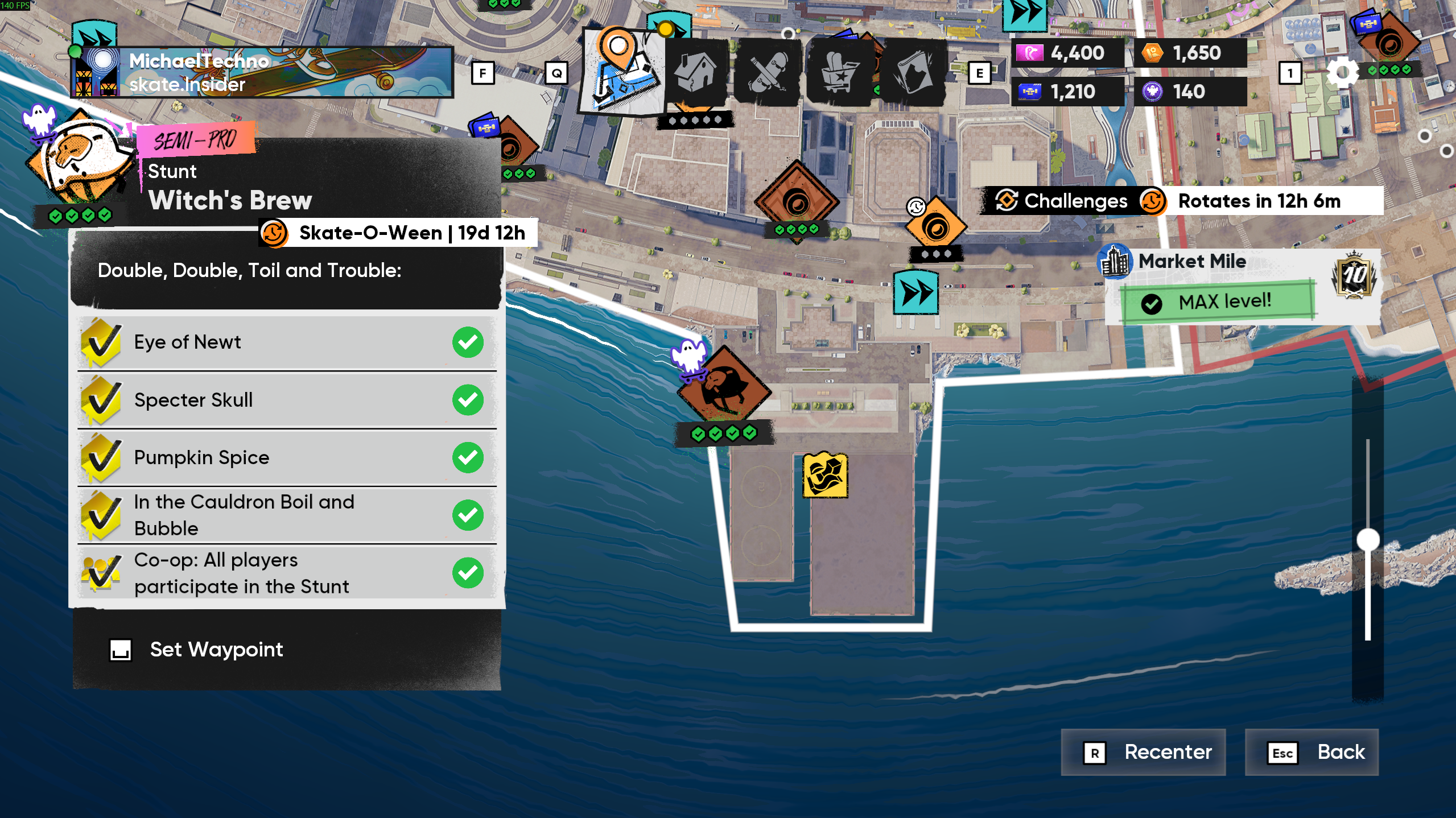Image resolution: width=1456 pixels, height=818 pixels.
Task: Select the yellow mission marker on the pier
Action: 824,475
